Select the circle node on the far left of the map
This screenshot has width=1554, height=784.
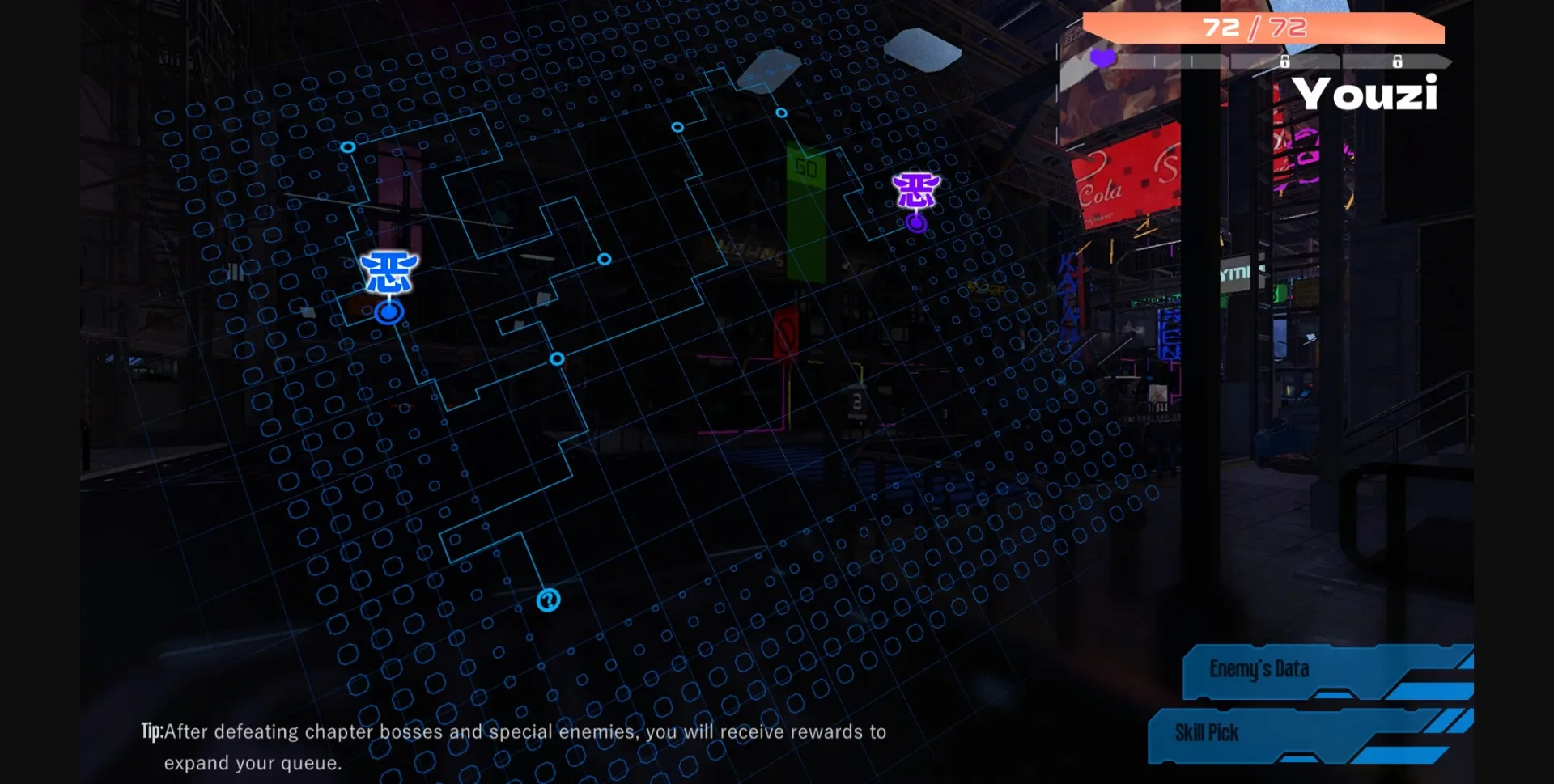pos(348,147)
